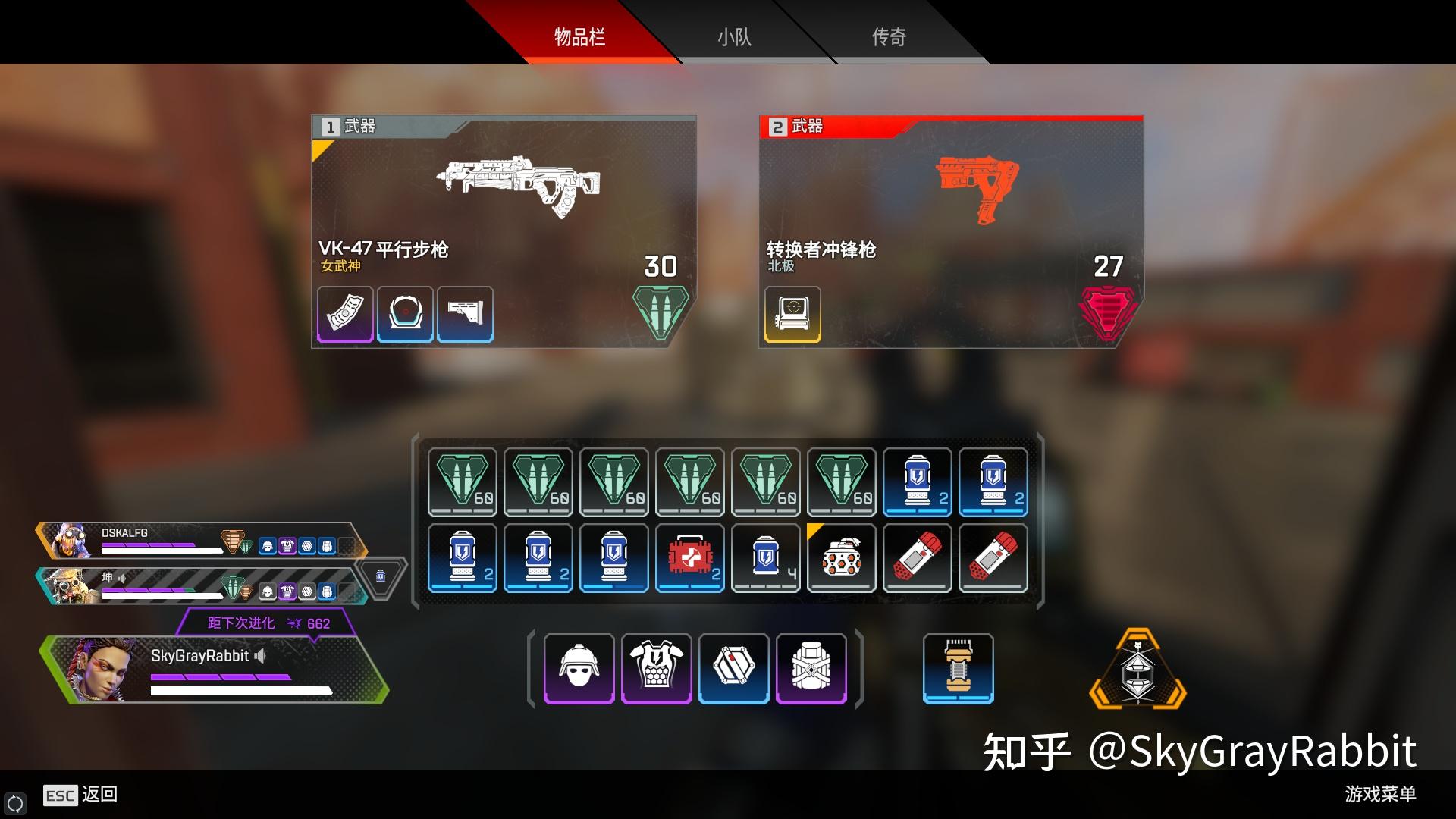This screenshot has width=1456, height=819.
Task: Select the purple body armor slot
Action: [x=657, y=669]
